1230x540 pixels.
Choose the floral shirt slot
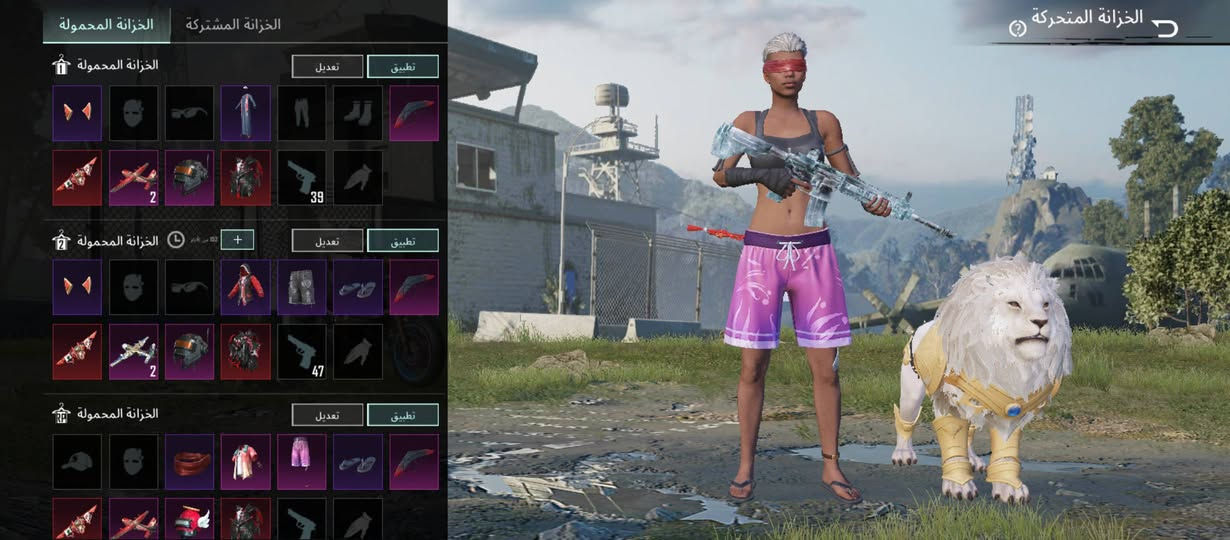point(245,461)
